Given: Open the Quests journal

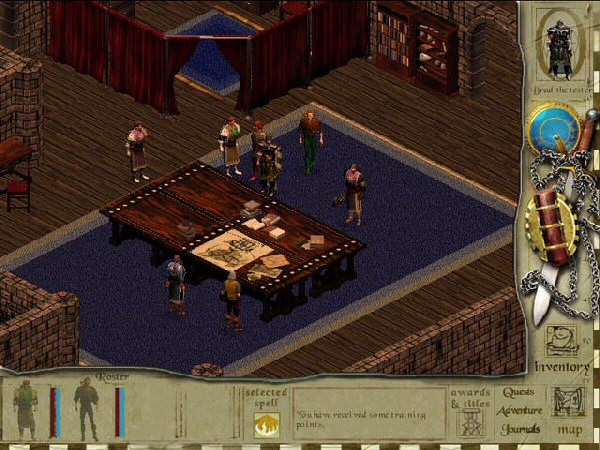Looking at the screenshot, I should pyautogui.click(x=518, y=393).
